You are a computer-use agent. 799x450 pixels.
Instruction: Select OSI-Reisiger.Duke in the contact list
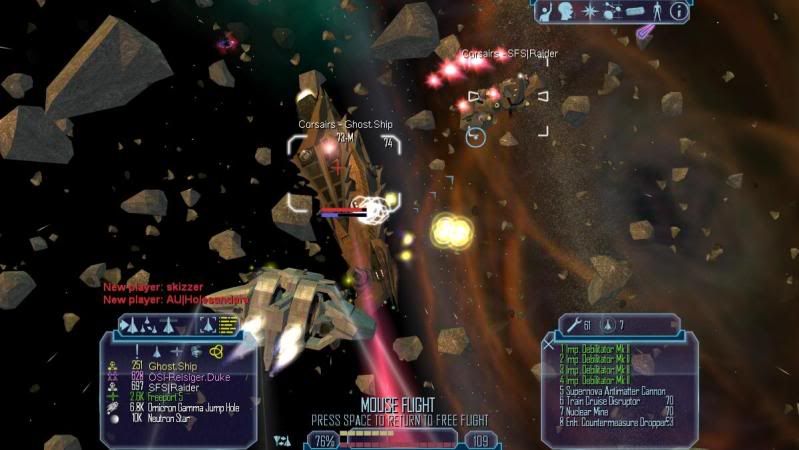coord(189,376)
